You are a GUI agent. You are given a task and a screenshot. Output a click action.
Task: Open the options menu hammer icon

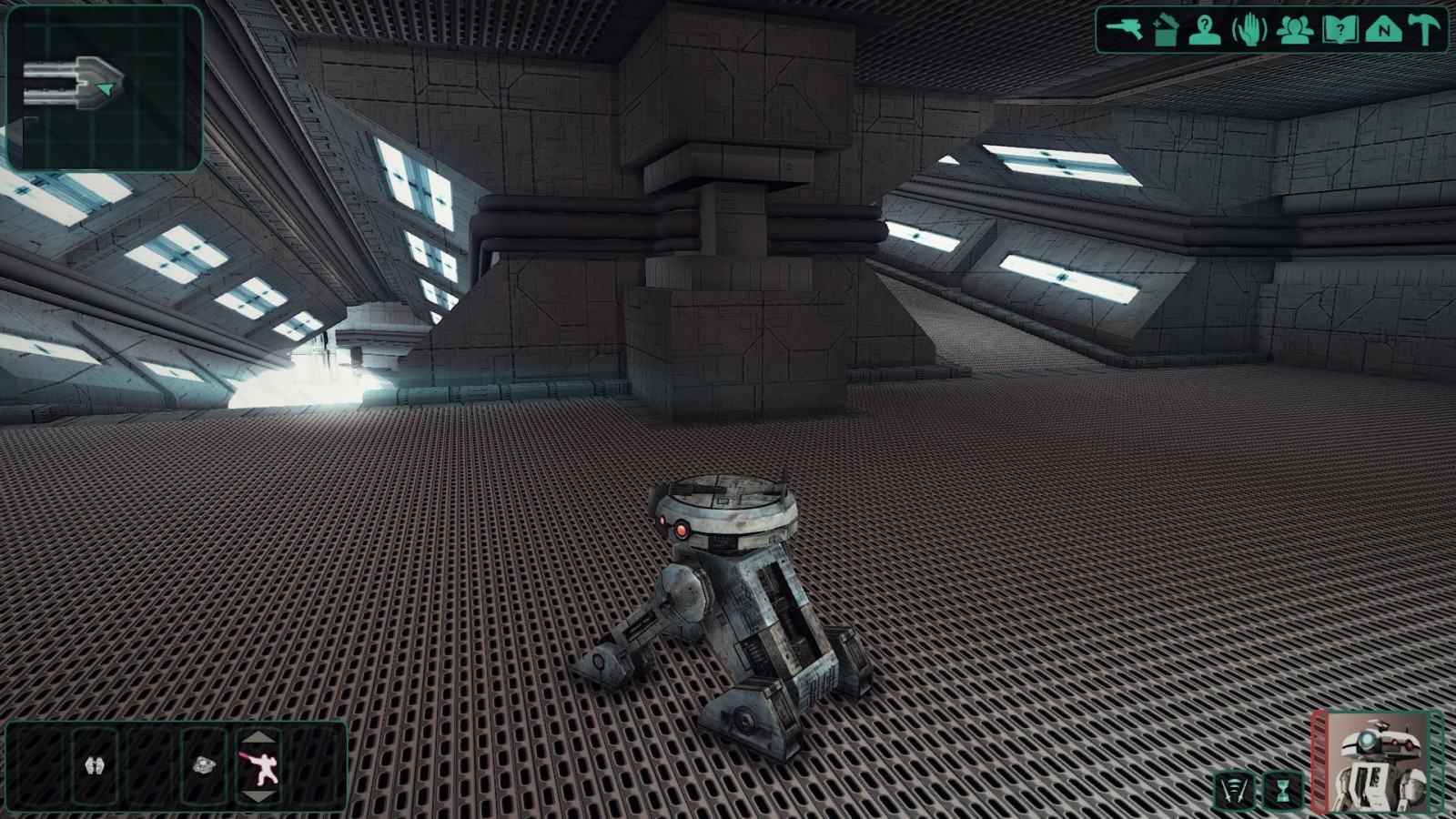1425,30
